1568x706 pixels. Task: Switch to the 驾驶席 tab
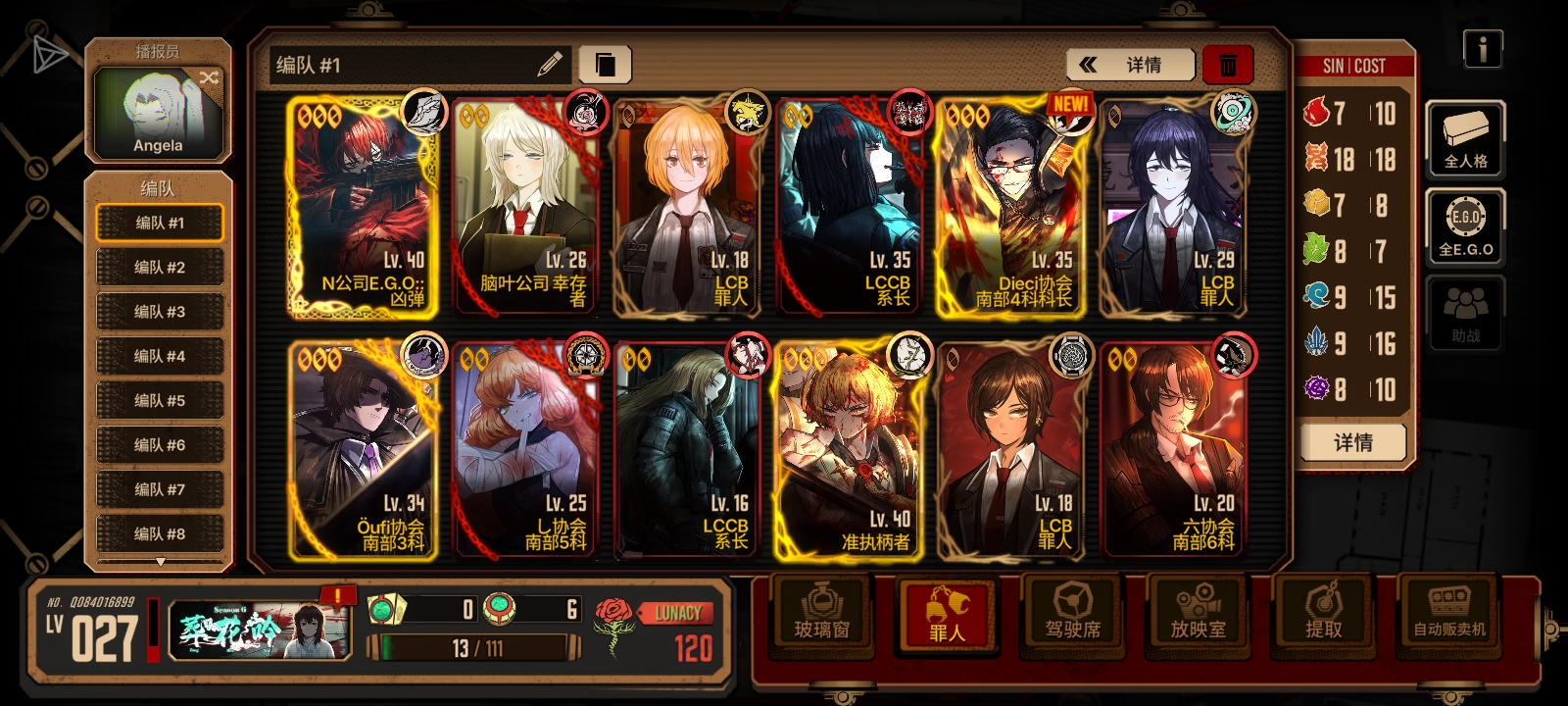click(1072, 618)
